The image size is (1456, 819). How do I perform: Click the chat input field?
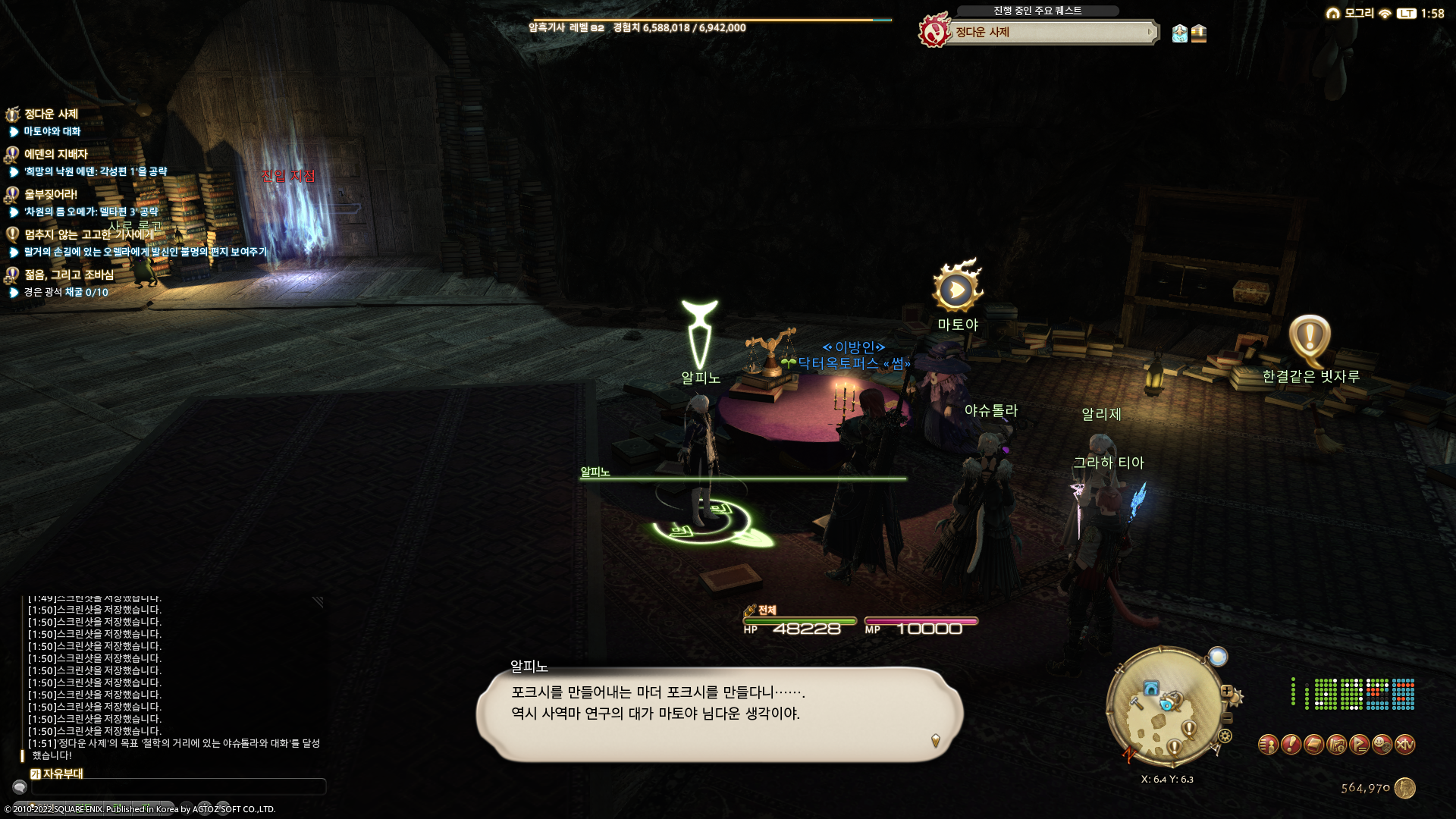pyautogui.click(x=178, y=787)
